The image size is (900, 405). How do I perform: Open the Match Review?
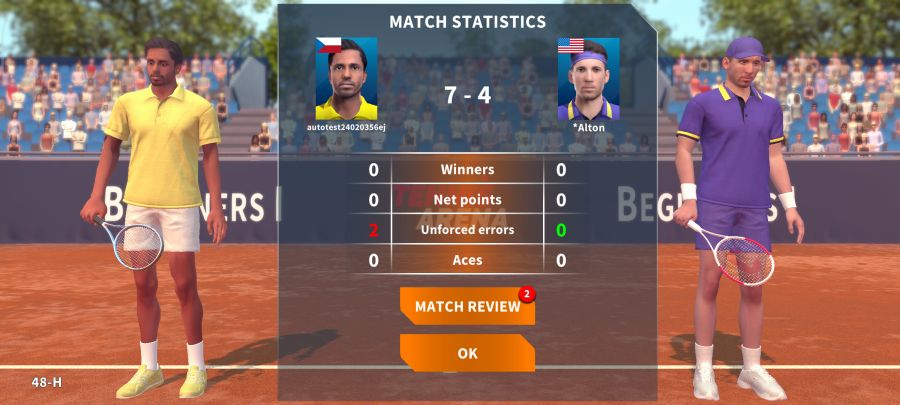(x=467, y=307)
